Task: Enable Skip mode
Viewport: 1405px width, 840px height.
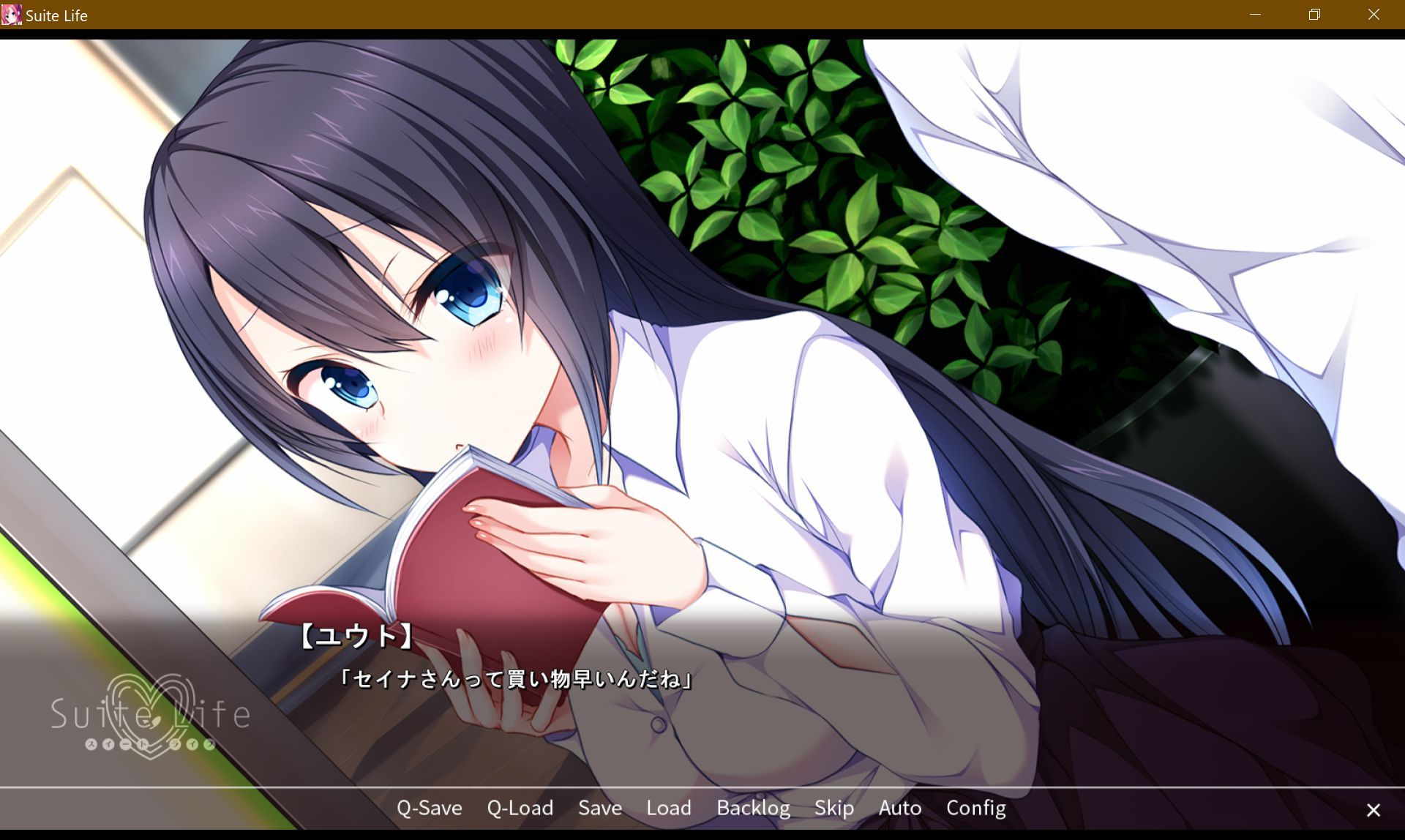Action: (834, 809)
